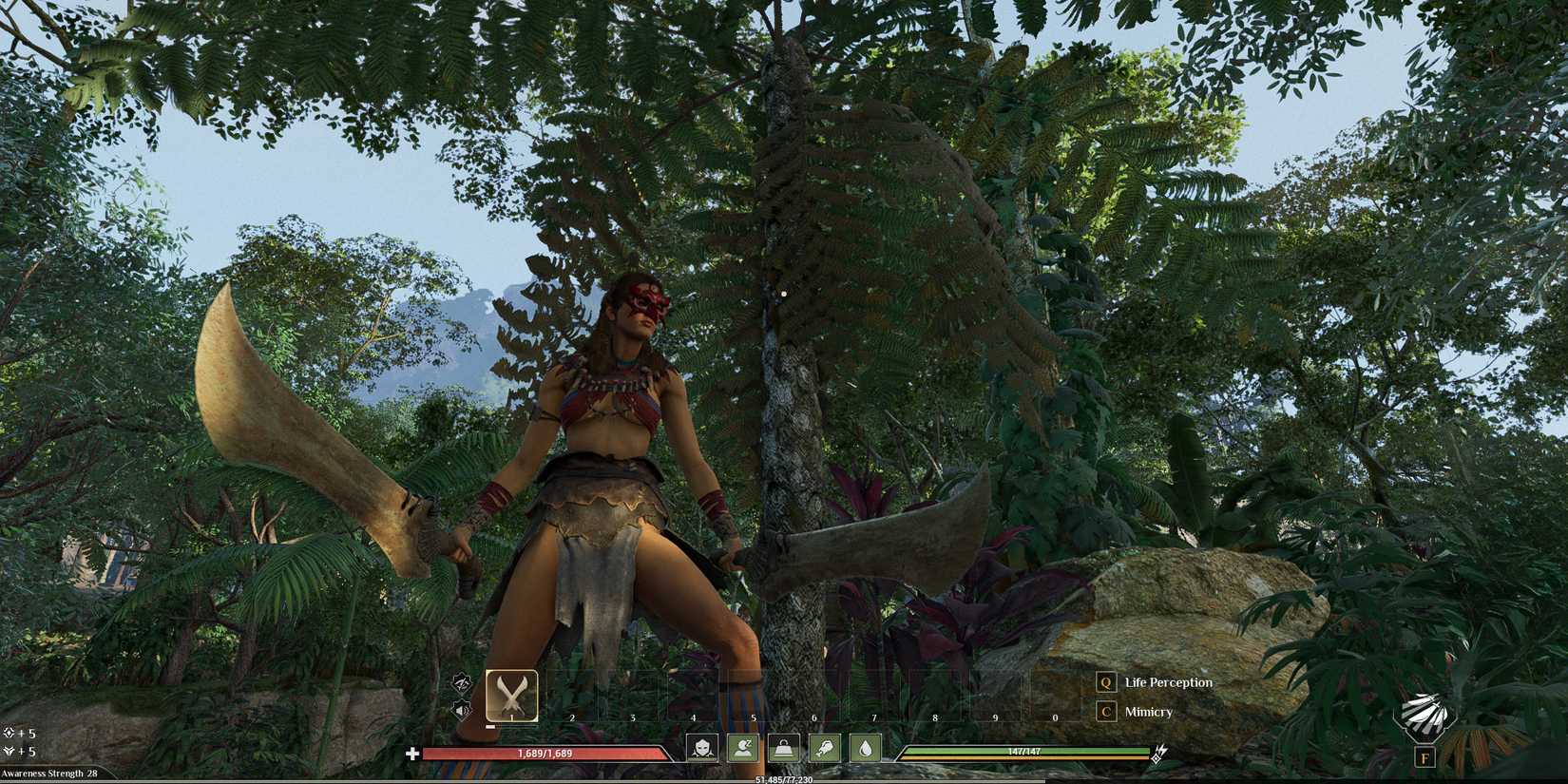Viewport: 1568px width, 784px height.
Task: Activate Life Perception via the Q button
Action: pyautogui.click(x=1167, y=682)
